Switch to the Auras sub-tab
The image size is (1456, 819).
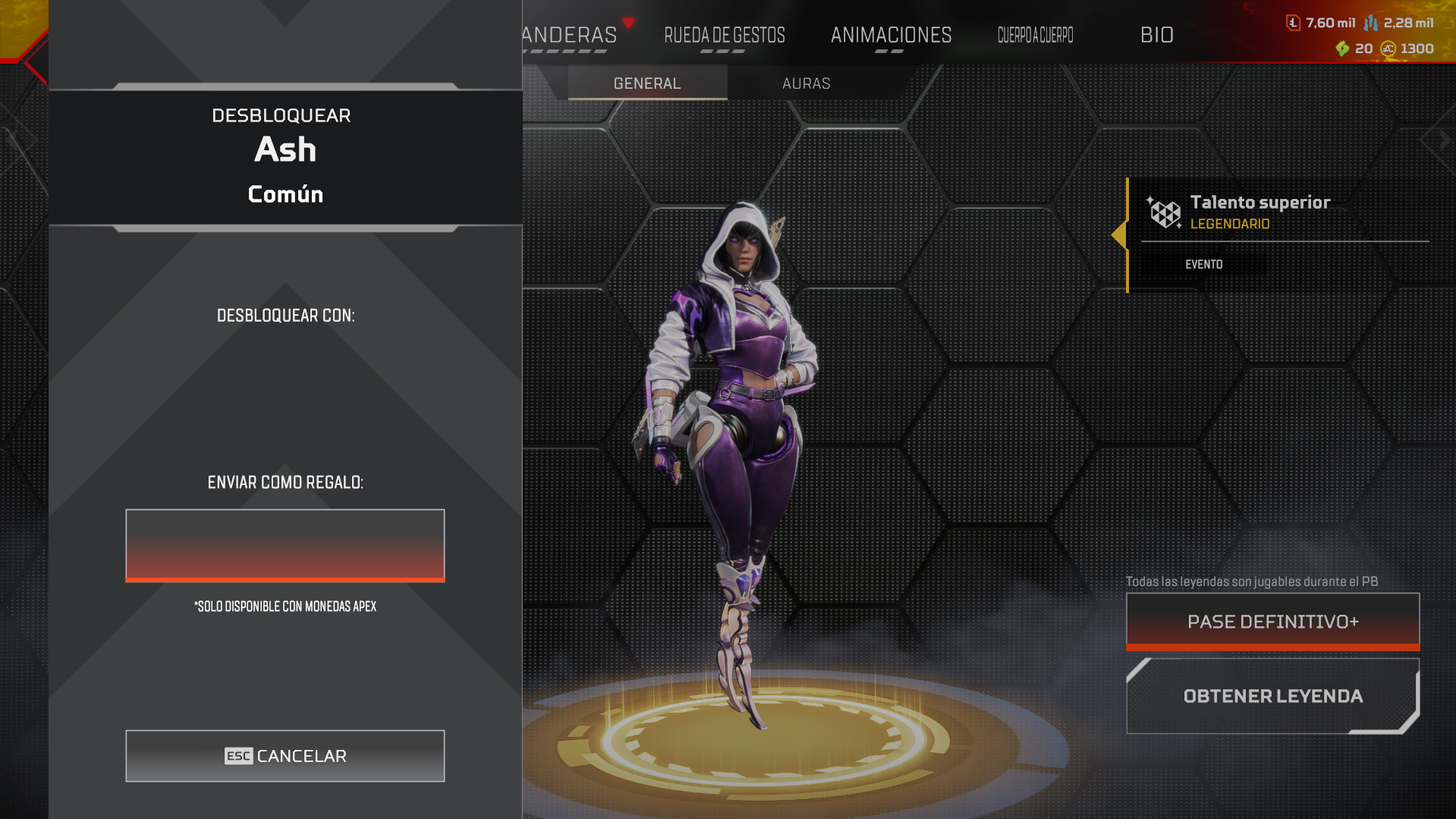pyautogui.click(x=806, y=83)
